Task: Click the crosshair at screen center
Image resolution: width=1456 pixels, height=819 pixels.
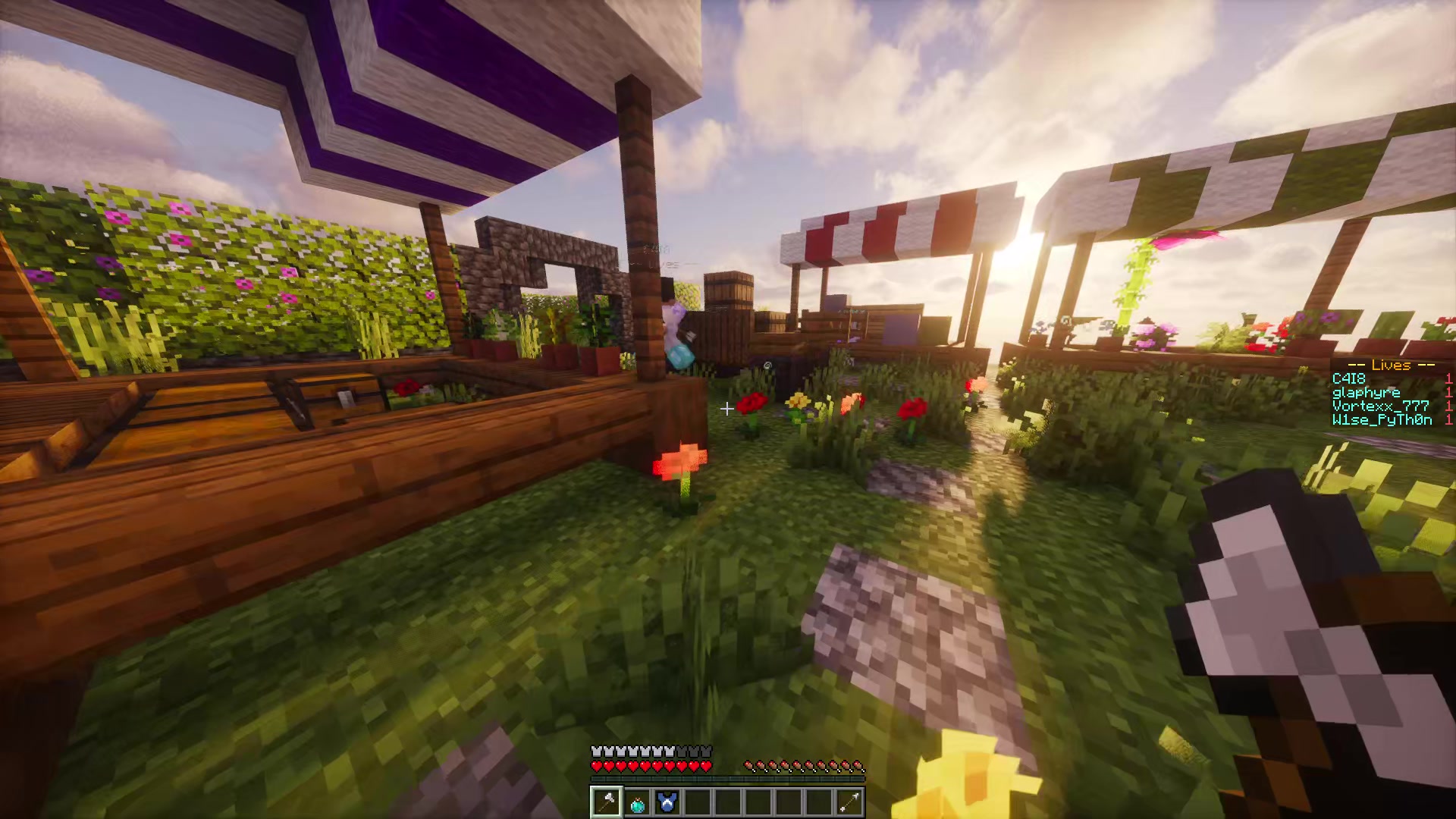Action: click(726, 409)
